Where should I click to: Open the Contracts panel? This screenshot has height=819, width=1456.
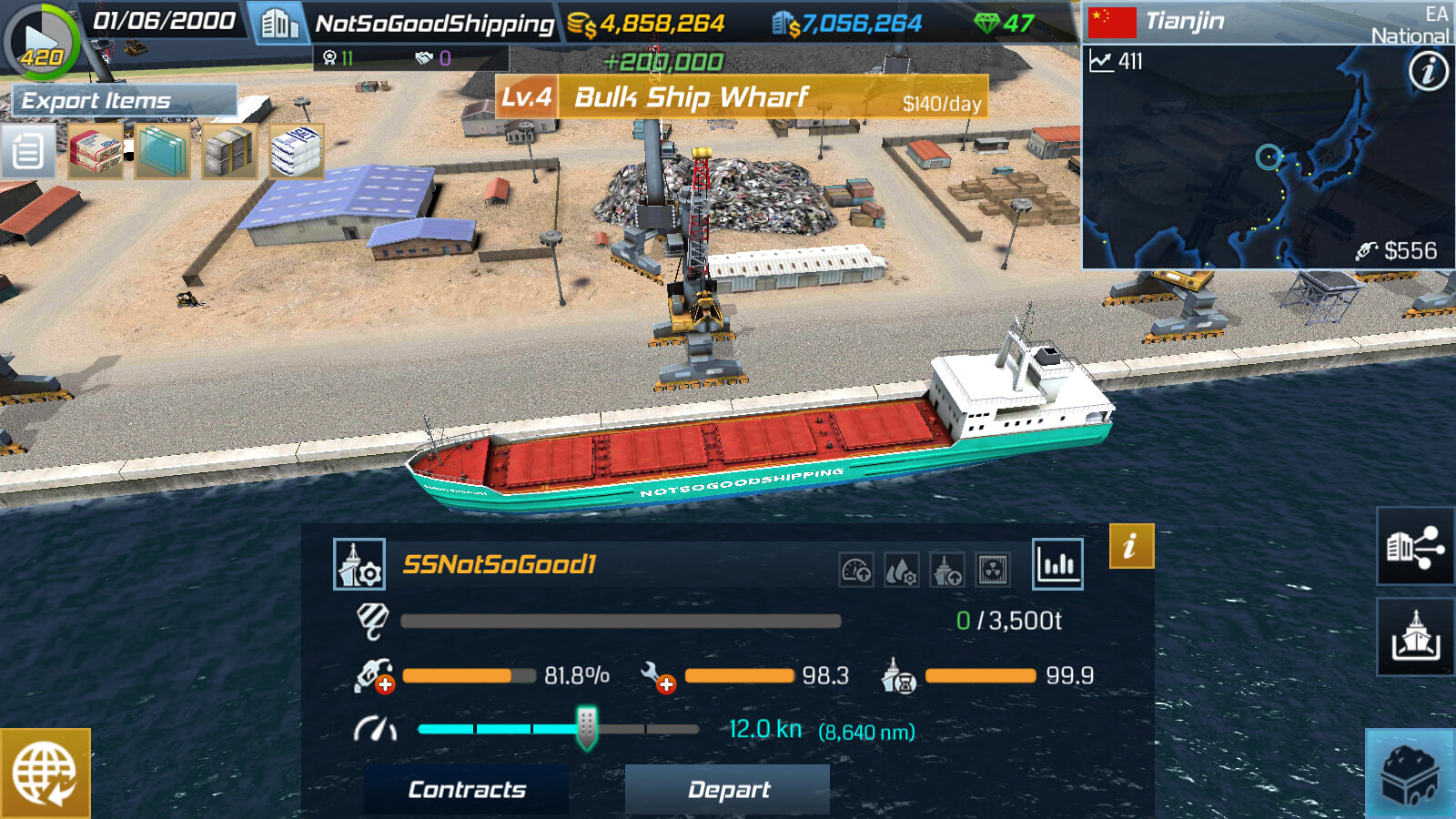(x=466, y=789)
